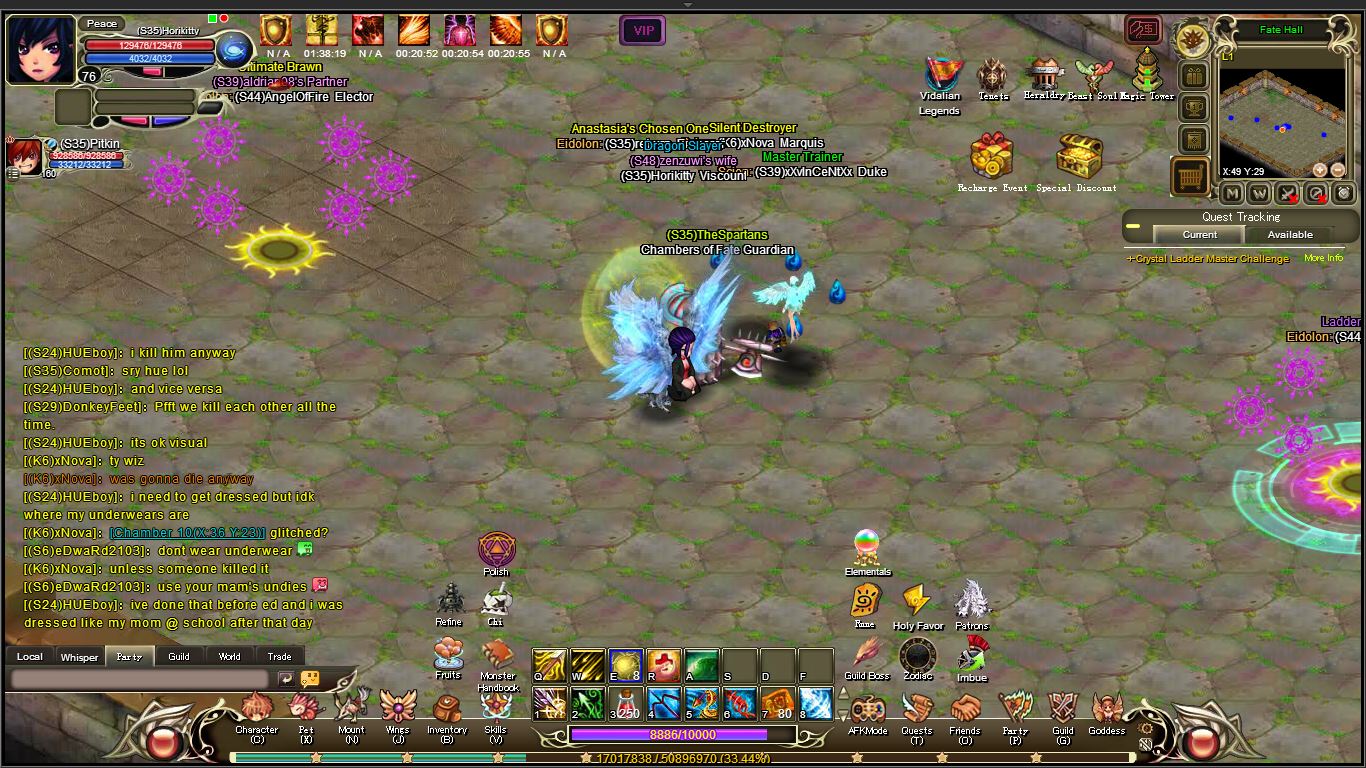Viewport: 1366px width, 768px height.
Task: Open the Friends handshake menu
Action: pos(965,710)
